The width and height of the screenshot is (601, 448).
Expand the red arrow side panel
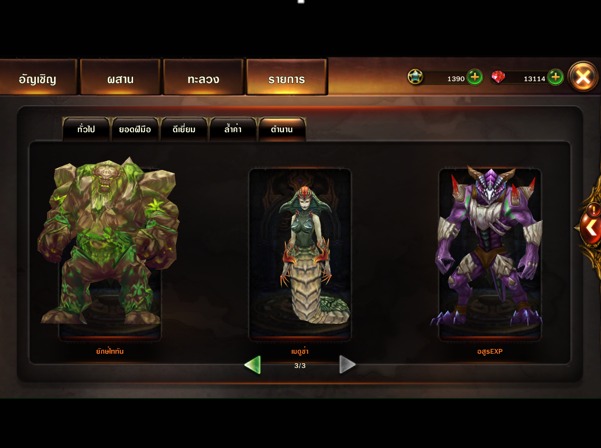591,228
